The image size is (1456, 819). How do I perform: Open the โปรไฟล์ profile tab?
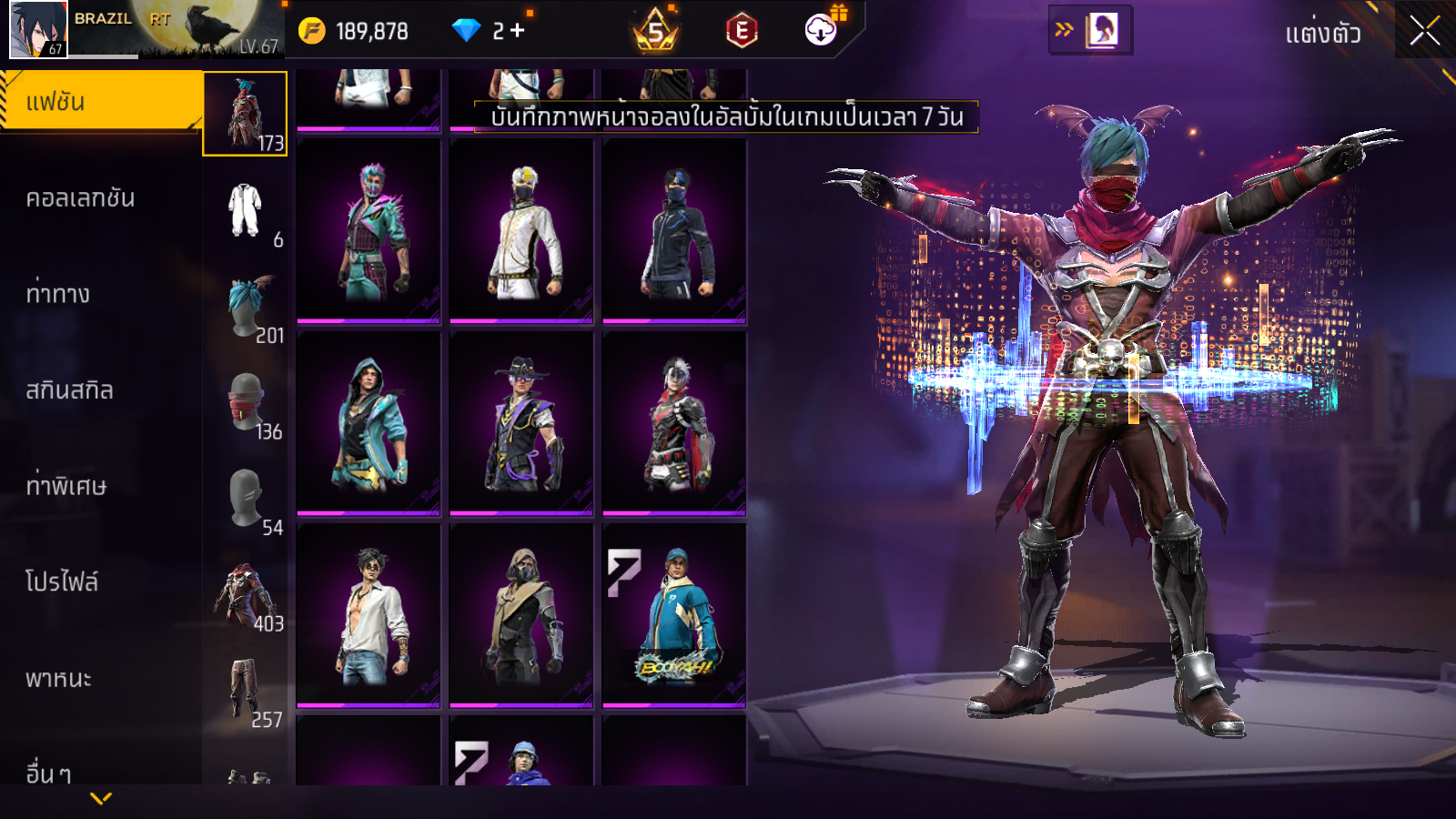click(62, 582)
